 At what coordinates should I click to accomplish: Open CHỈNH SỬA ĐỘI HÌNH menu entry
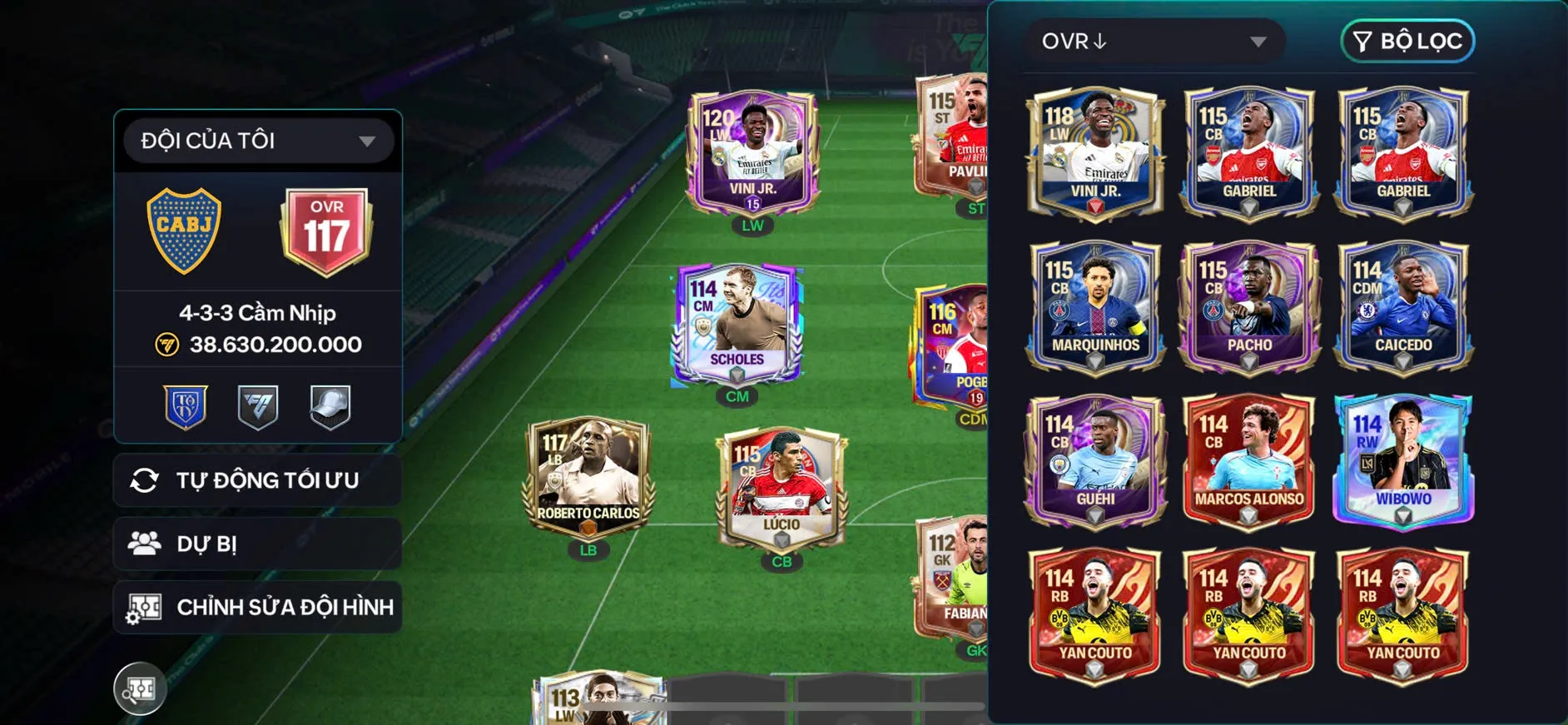(x=286, y=607)
